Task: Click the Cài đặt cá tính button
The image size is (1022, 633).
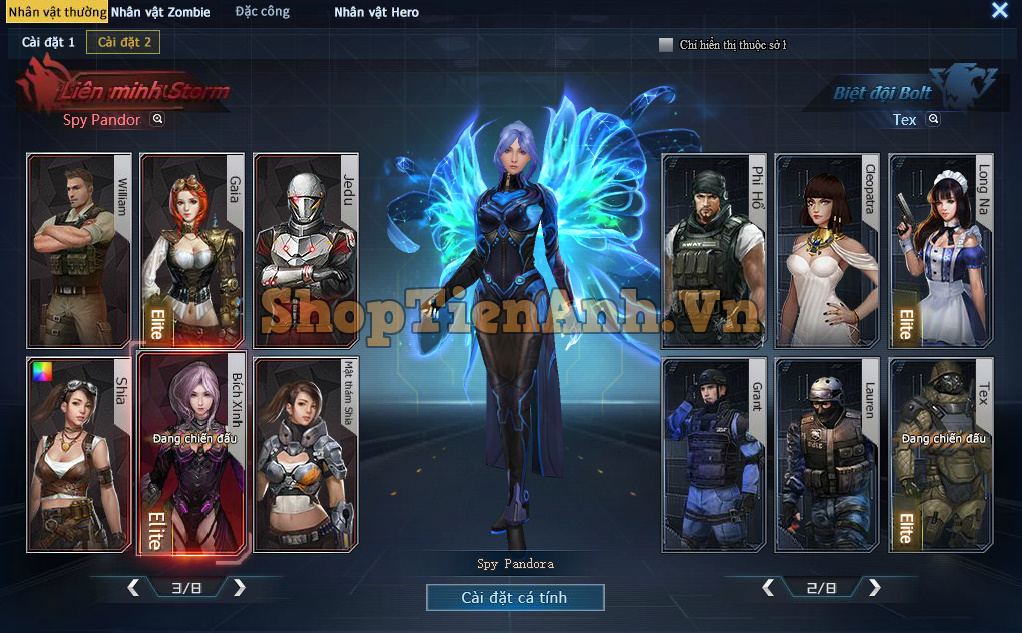Action: coord(514,598)
